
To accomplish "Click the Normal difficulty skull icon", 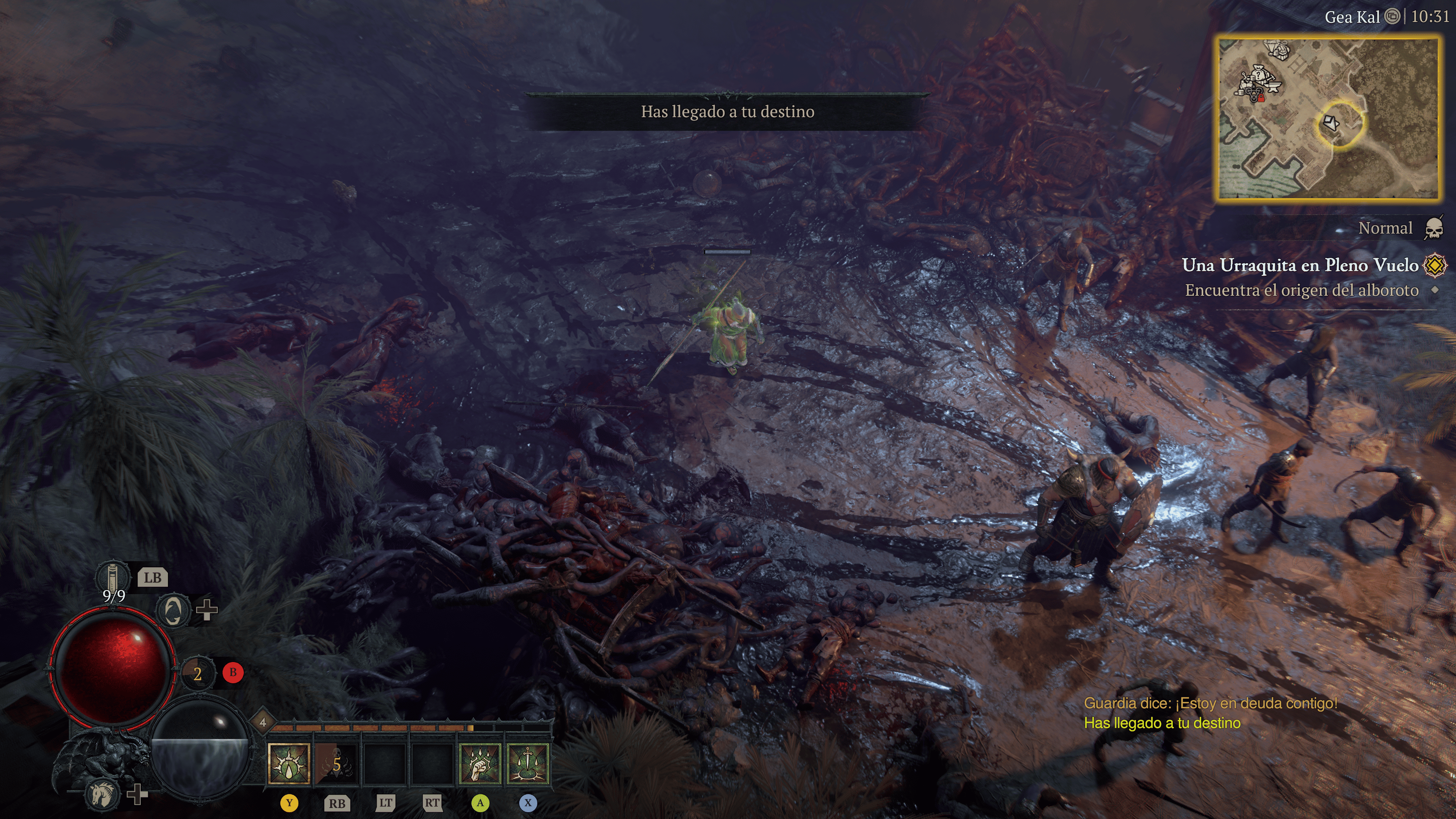I will click(1433, 228).
